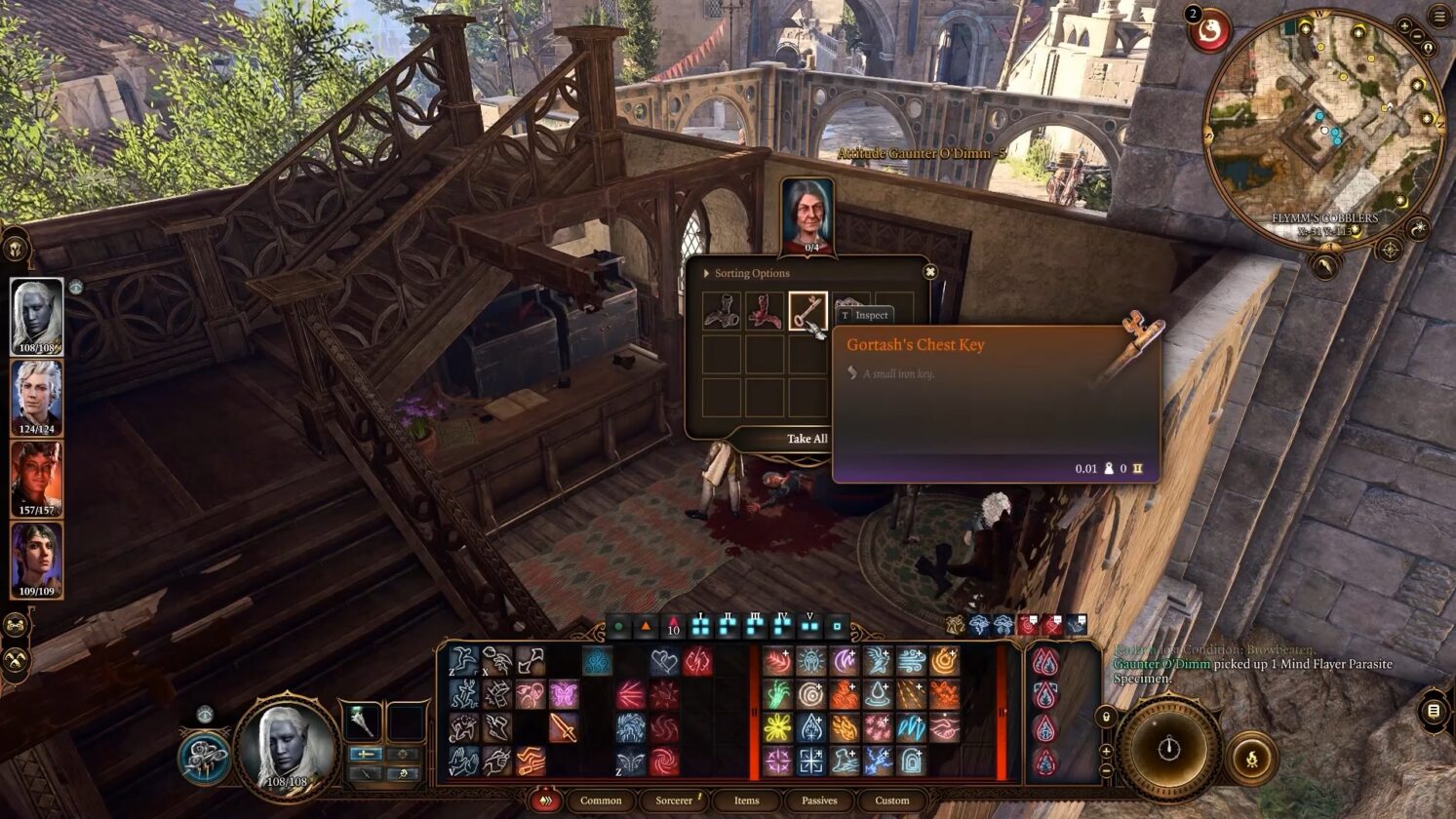Open the menu button above the minimap
The height and width of the screenshot is (819, 1456).
[x=1440, y=16]
